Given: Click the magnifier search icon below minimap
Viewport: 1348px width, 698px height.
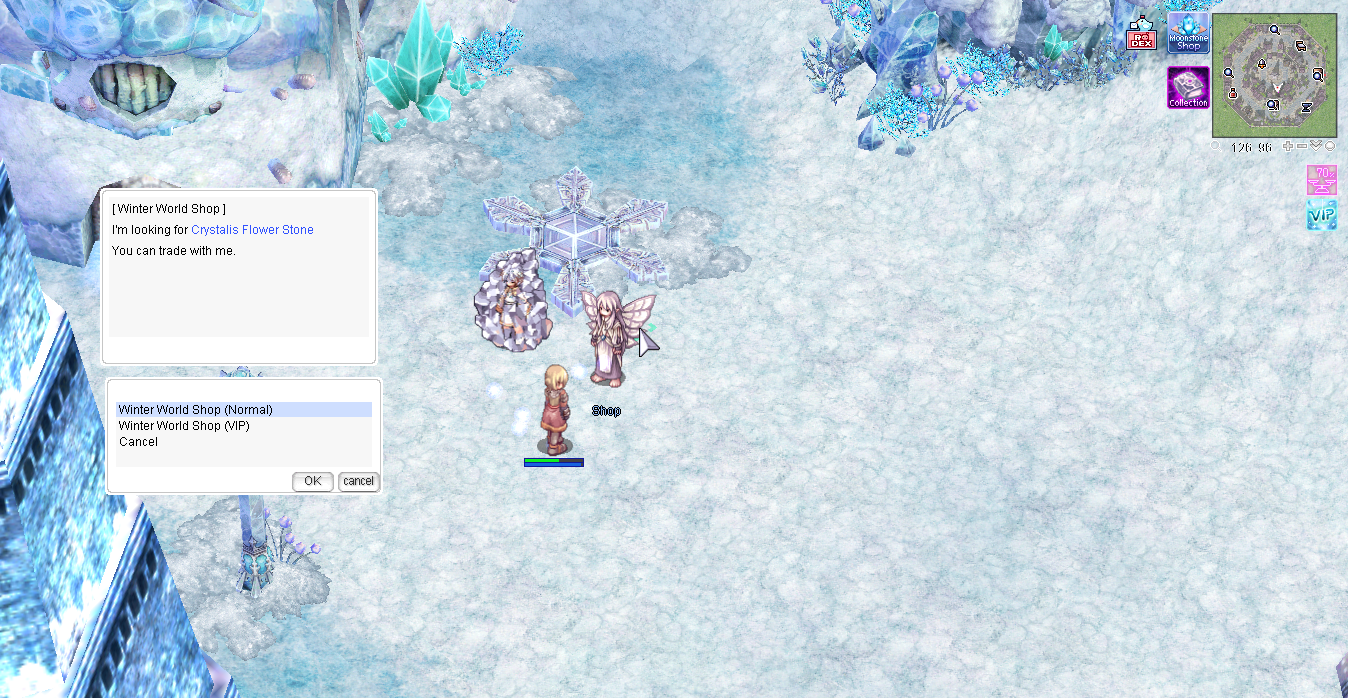Looking at the screenshot, I should [x=1216, y=146].
